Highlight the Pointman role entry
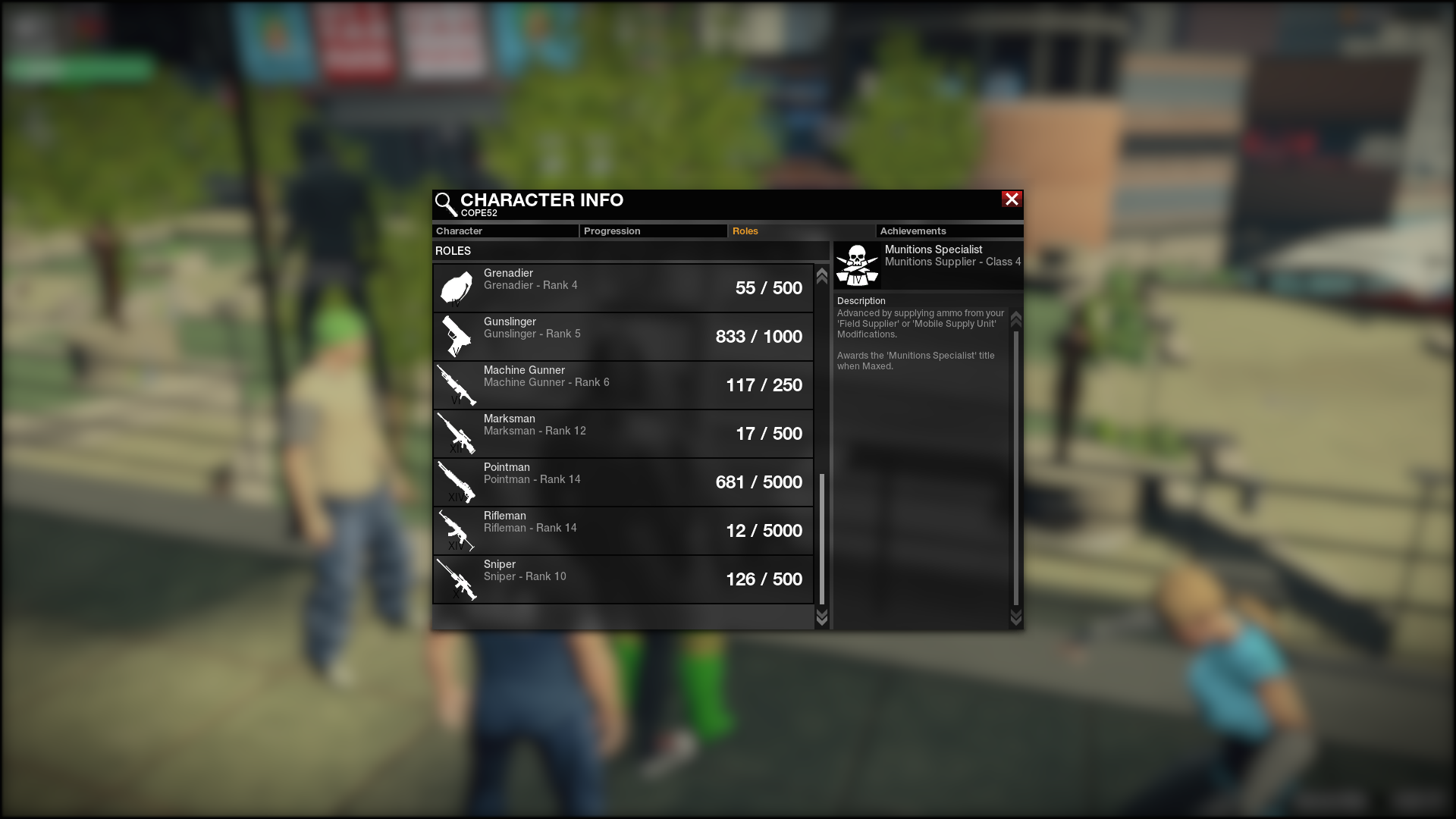 tap(623, 482)
